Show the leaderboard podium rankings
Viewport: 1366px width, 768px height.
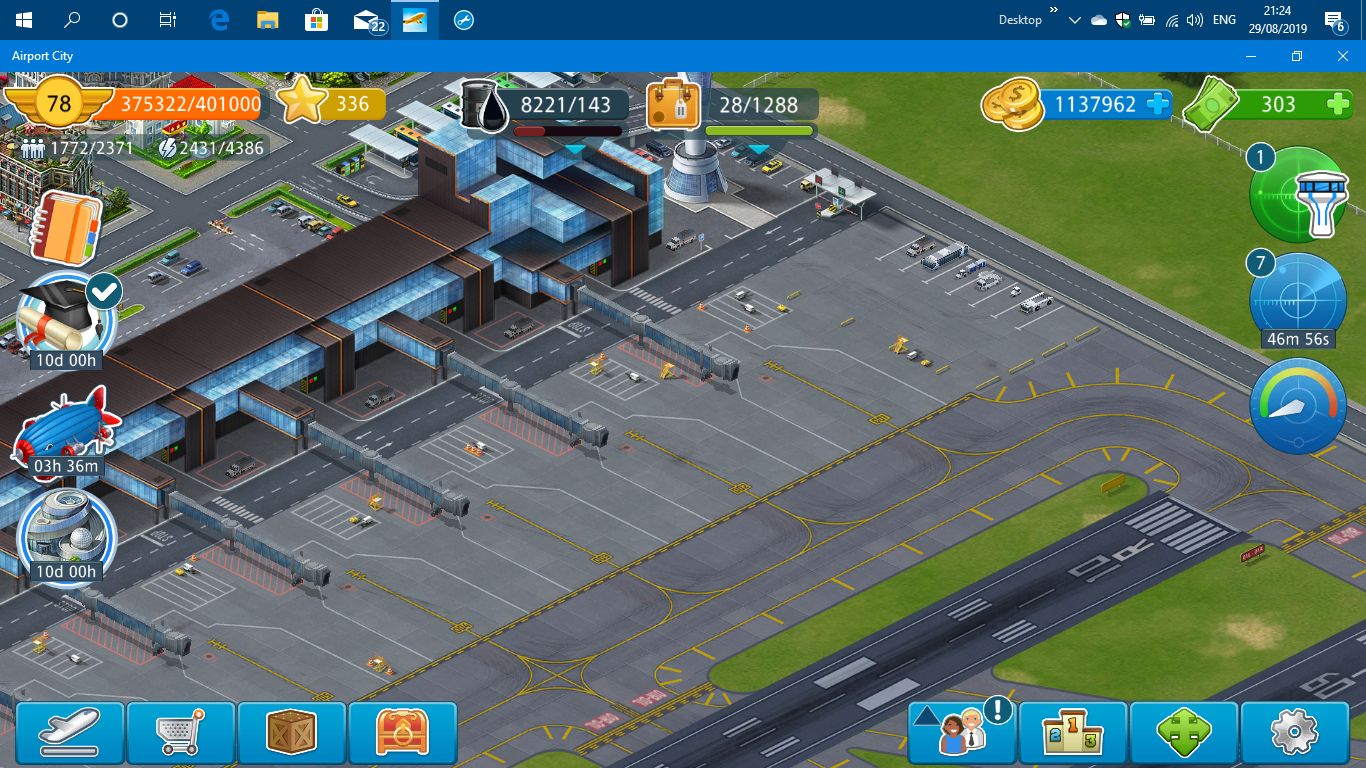click(1073, 733)
